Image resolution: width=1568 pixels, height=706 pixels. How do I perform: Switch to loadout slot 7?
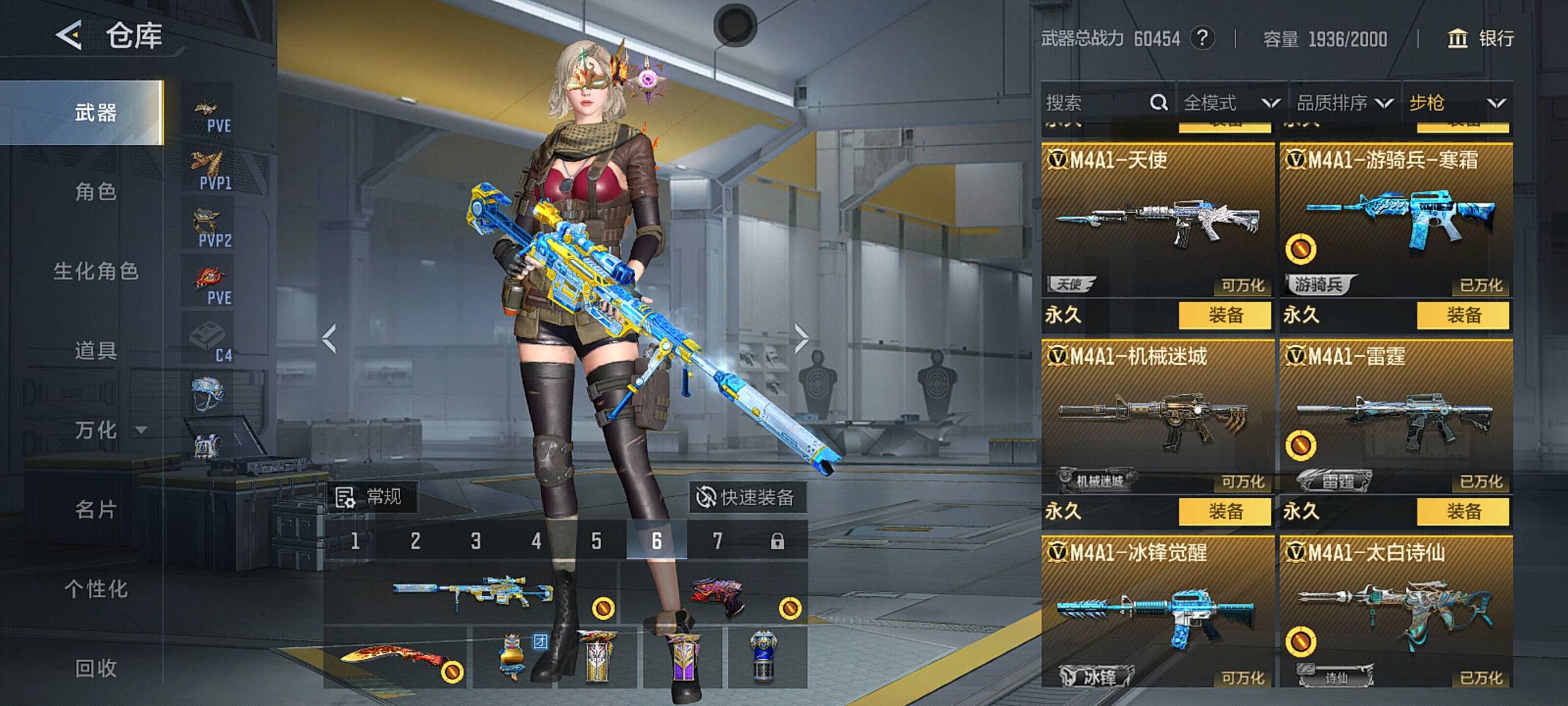(x=717, y=541)
